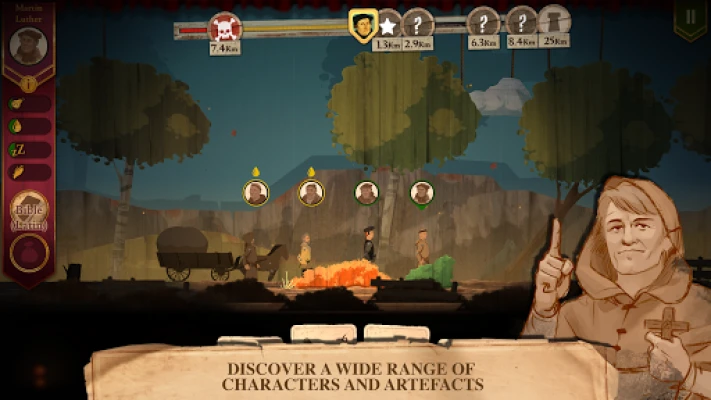The width and height of the screenshot is (711, 400).
Task: Select the tower destination at 25Km
Action: pyautogui.click(x=553, y=21)
